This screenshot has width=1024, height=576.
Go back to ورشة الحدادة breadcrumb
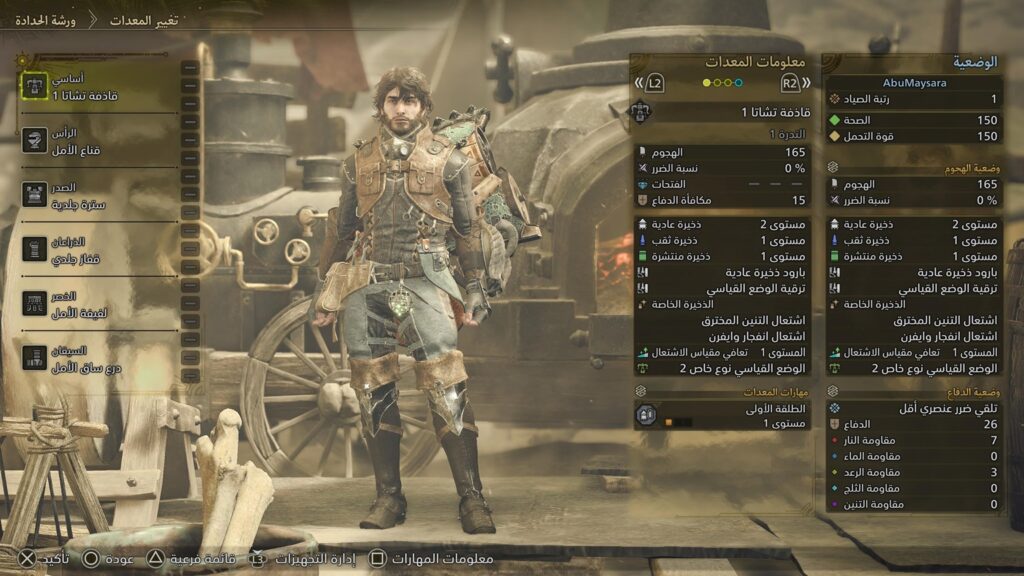[40, 20]
